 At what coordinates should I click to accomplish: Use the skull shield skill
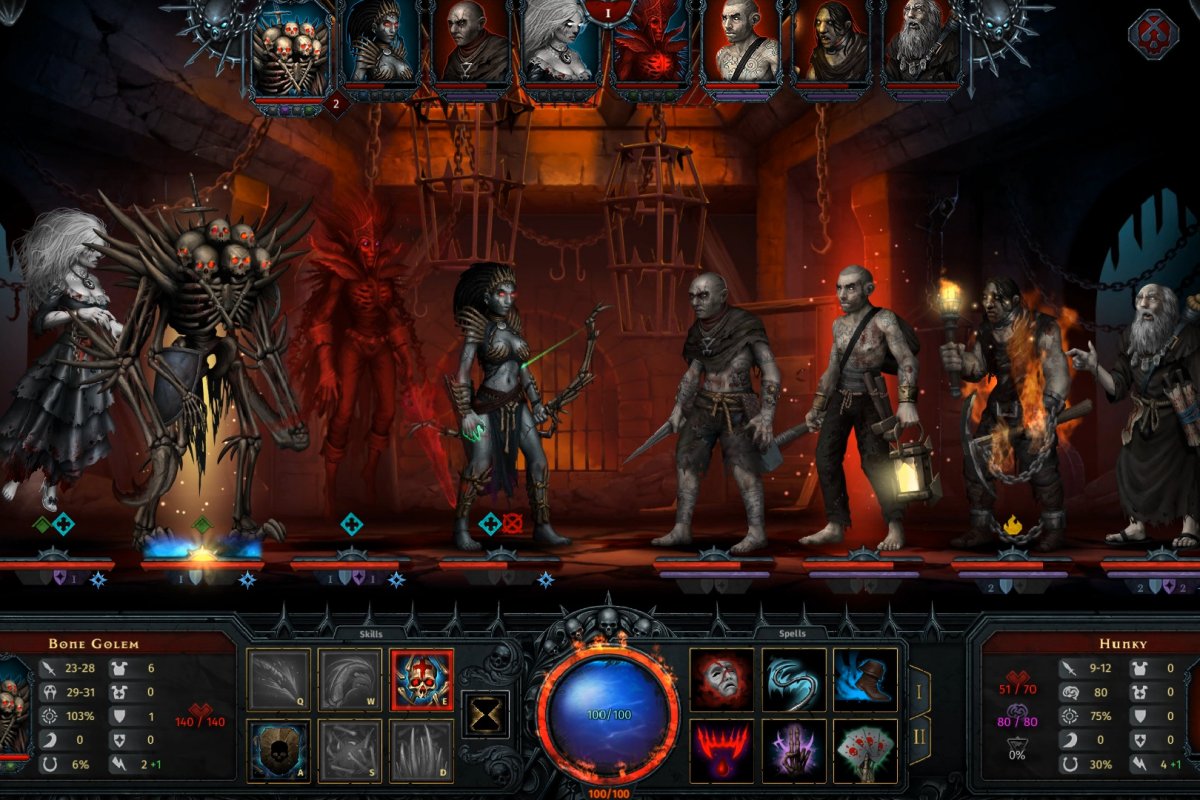[279, 749]
